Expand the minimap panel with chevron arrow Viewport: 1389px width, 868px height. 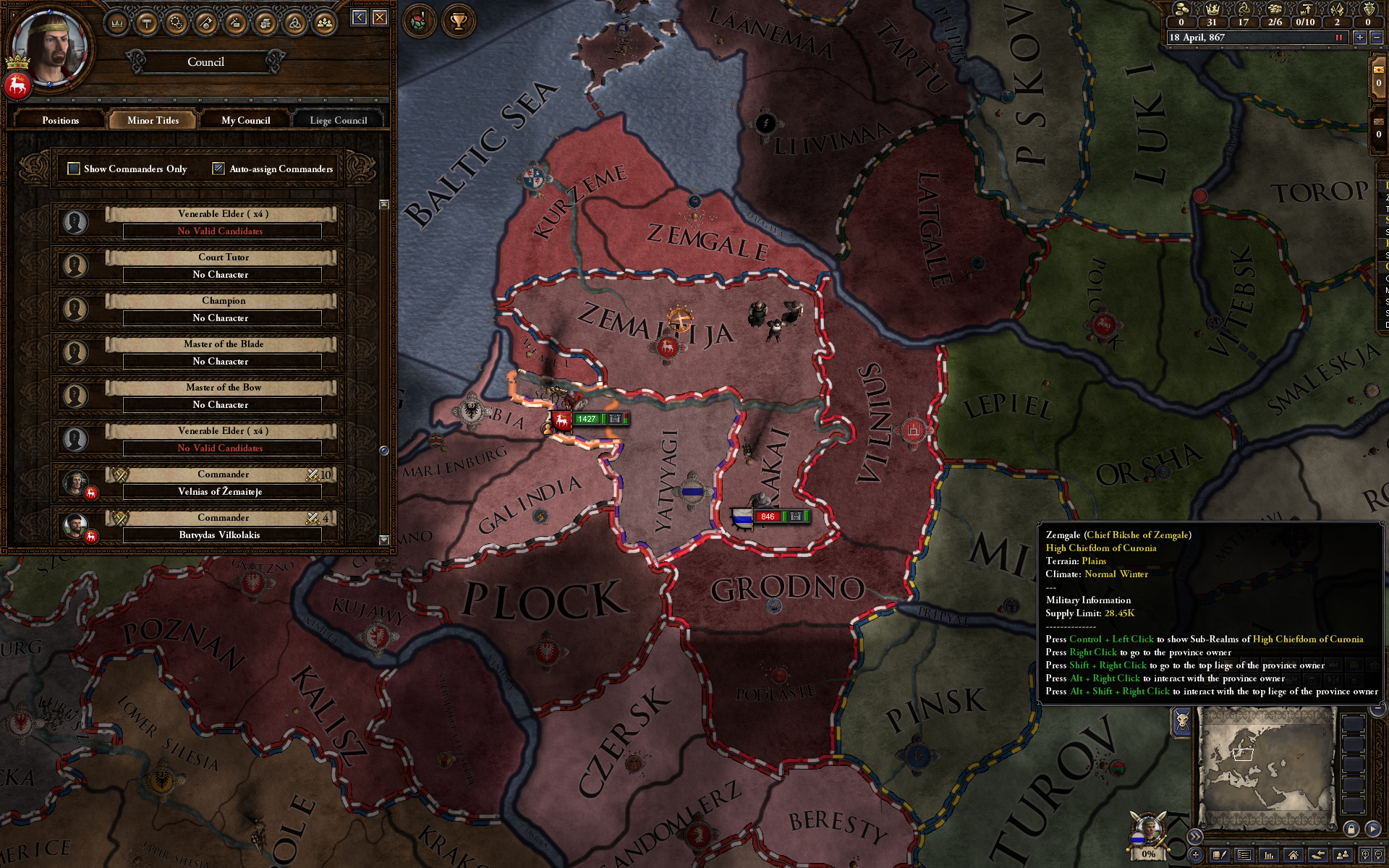pyautogui.click(x=1194, y=836)
